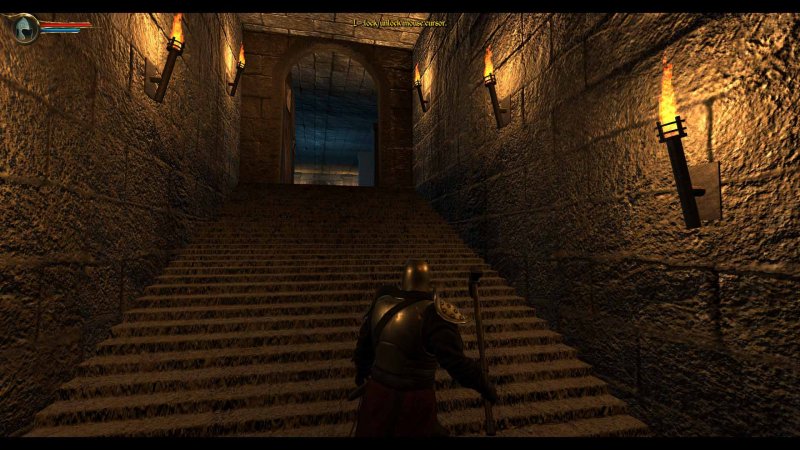Viewport: 800px width, 450px height.
Task: Click the helmet character portrait icon
Action: 25,27
